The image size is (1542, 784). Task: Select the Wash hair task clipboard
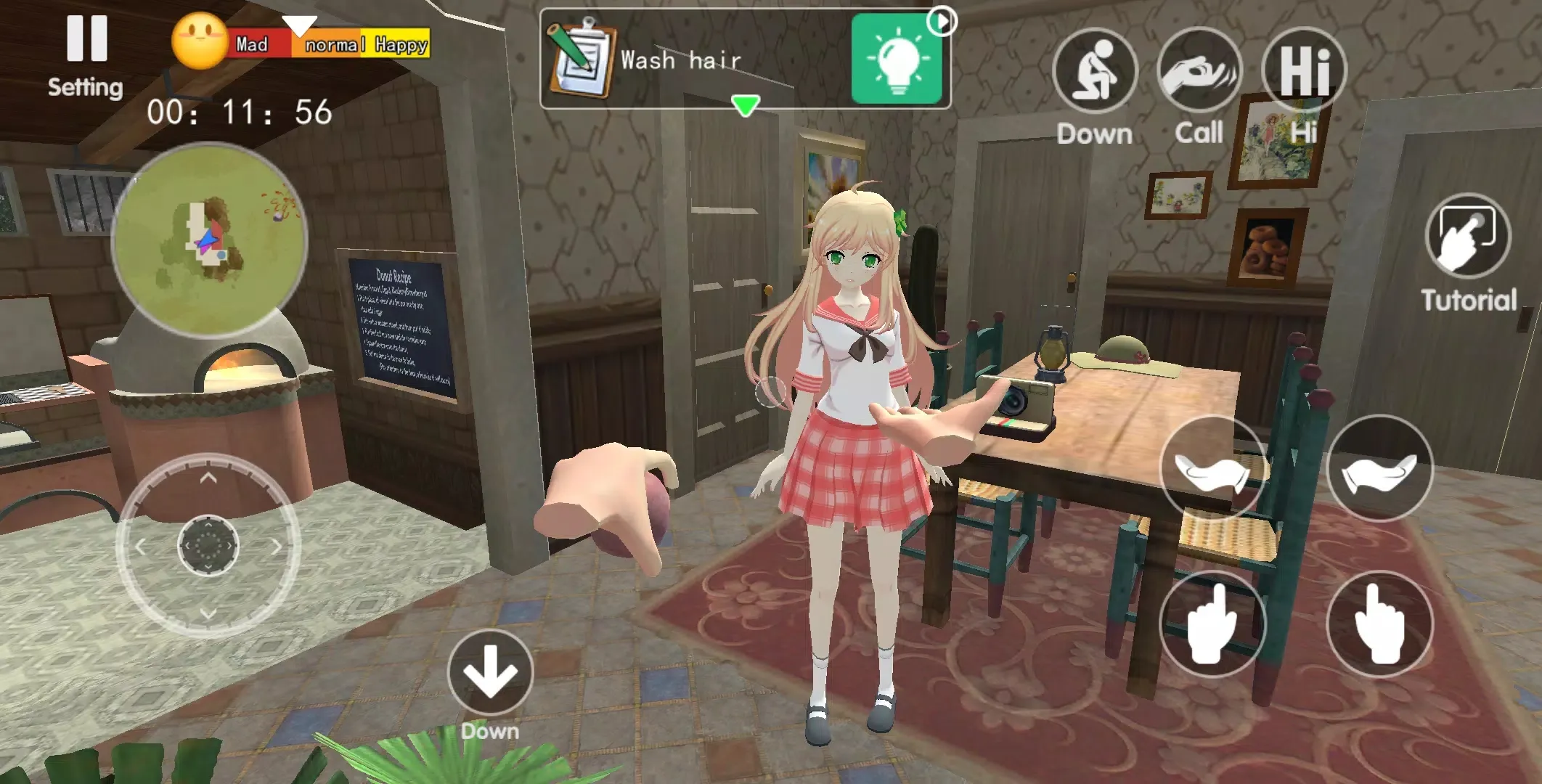click(582, 61)
